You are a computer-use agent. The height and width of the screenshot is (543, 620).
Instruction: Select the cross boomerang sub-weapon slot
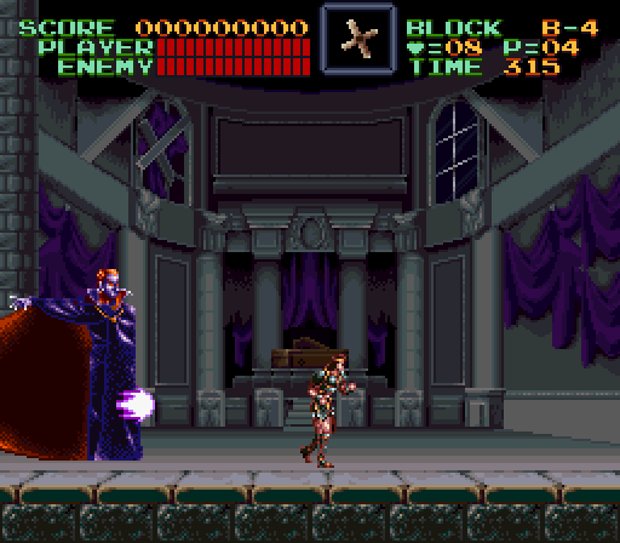[x=357, y=39]
